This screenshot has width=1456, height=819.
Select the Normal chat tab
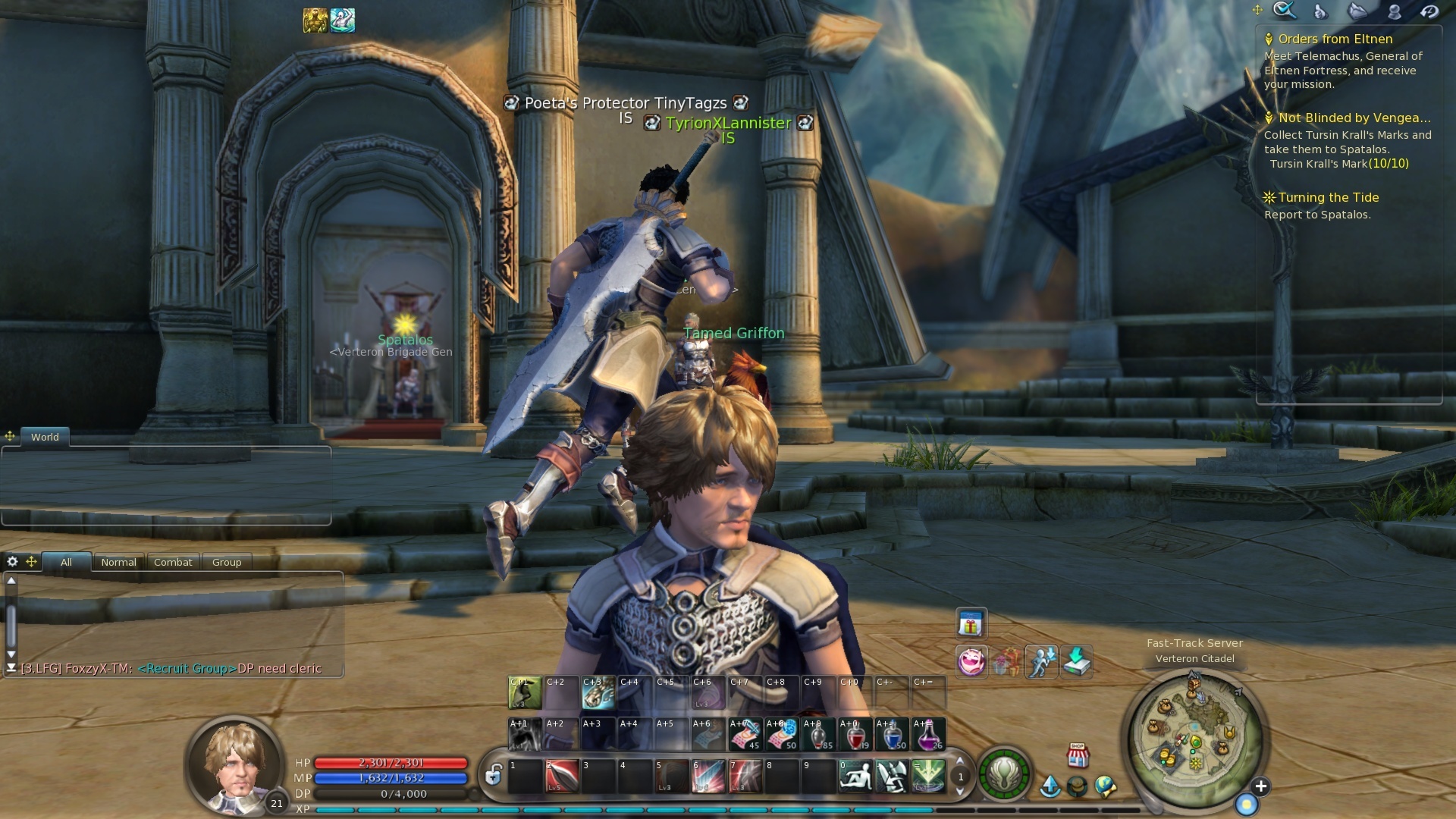[119, 563]
